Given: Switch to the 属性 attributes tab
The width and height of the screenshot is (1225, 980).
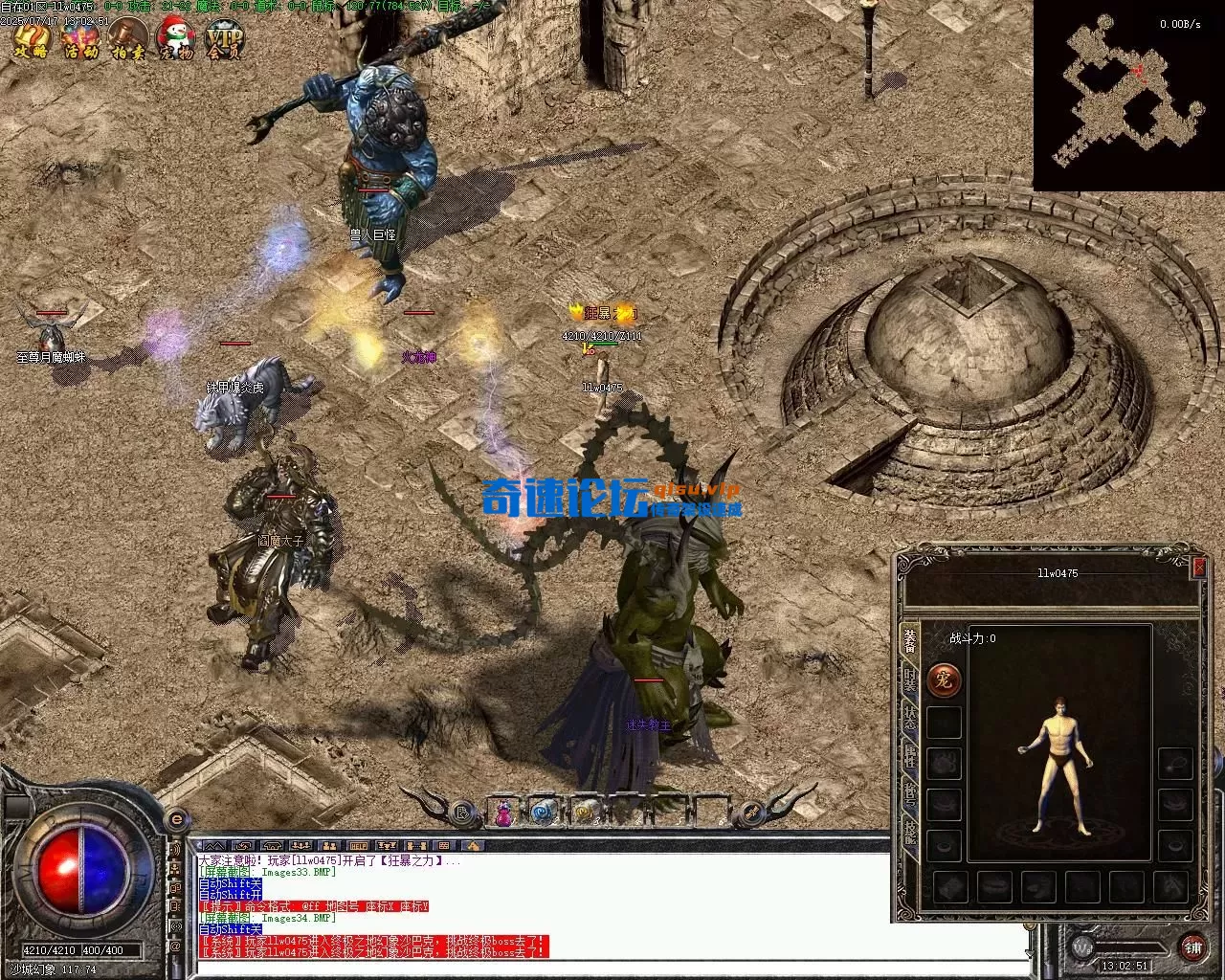Looking at the screenshot, I should pos(910,758).
